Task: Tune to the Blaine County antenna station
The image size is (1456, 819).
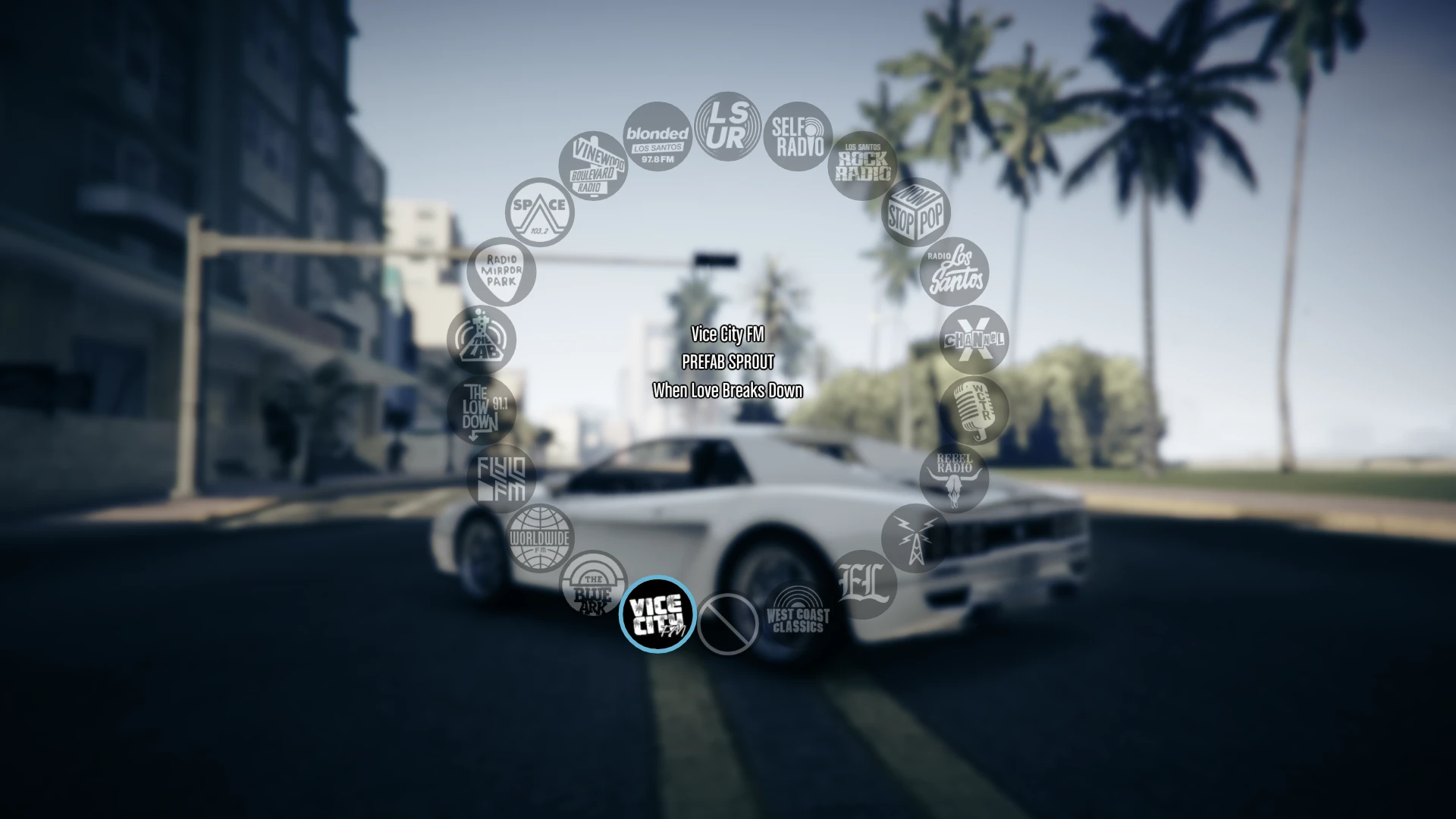Action: tap(914, 538)
